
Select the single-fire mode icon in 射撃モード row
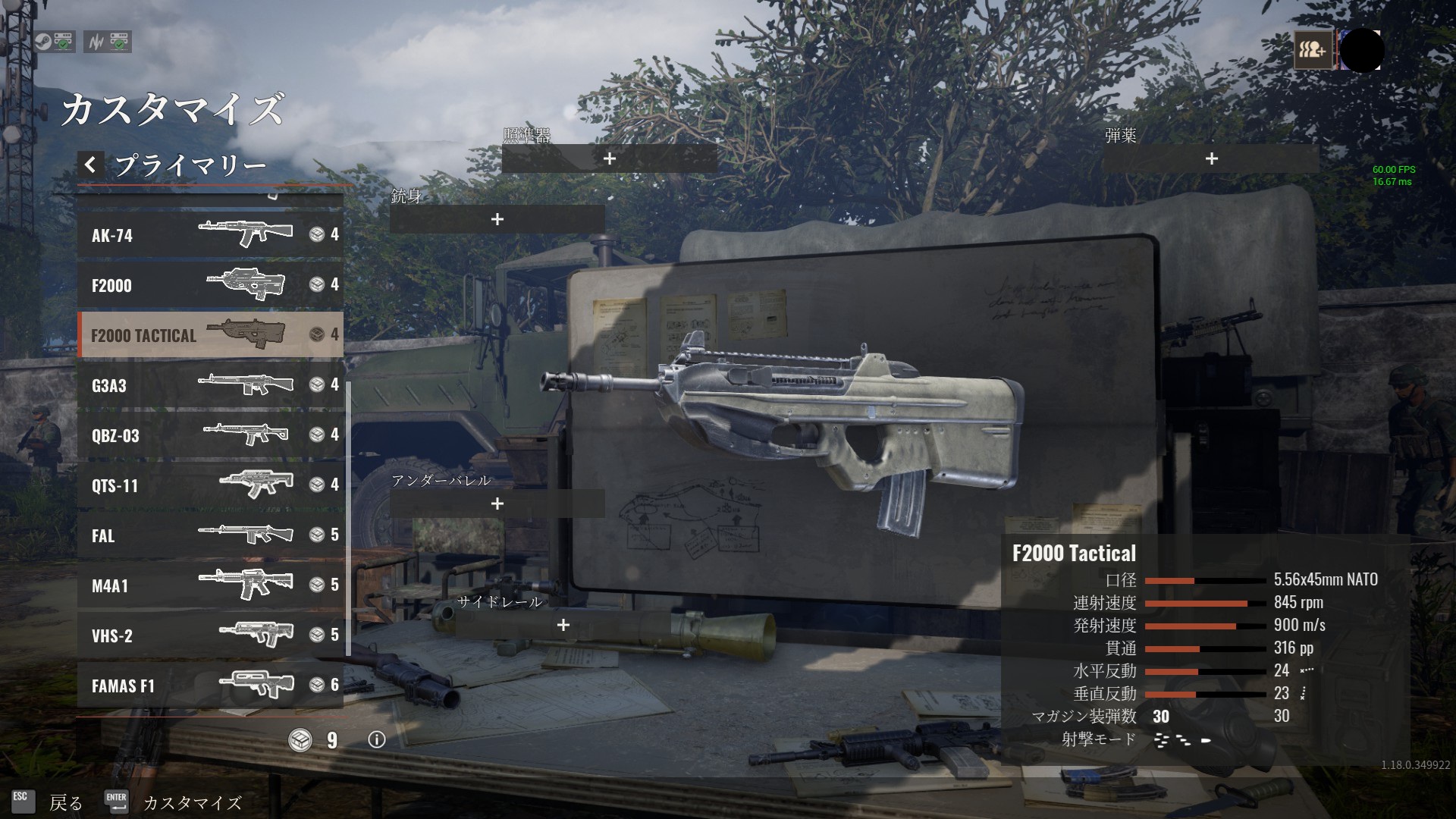1206,740
